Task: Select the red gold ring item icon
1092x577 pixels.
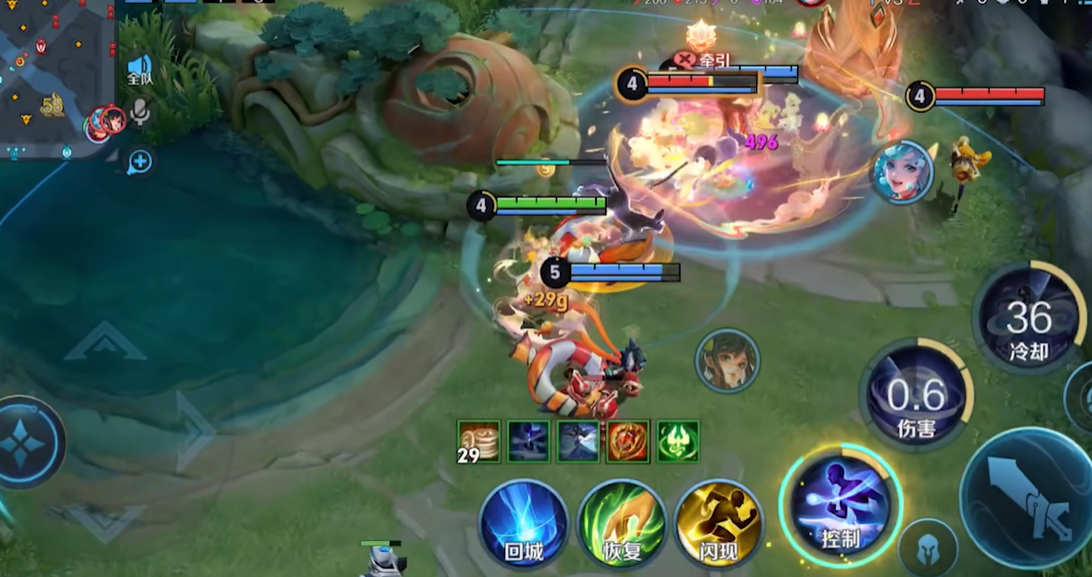Action: point(628,441)
